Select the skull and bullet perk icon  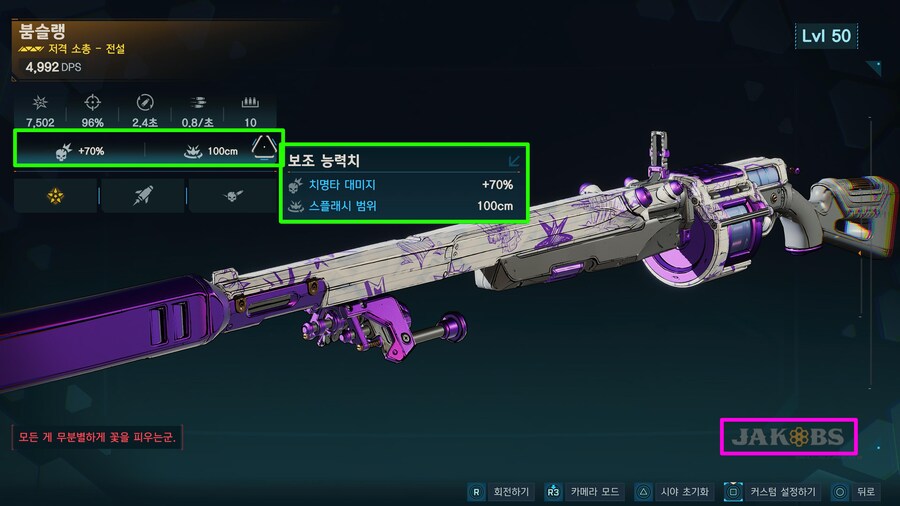click(232, 196)
